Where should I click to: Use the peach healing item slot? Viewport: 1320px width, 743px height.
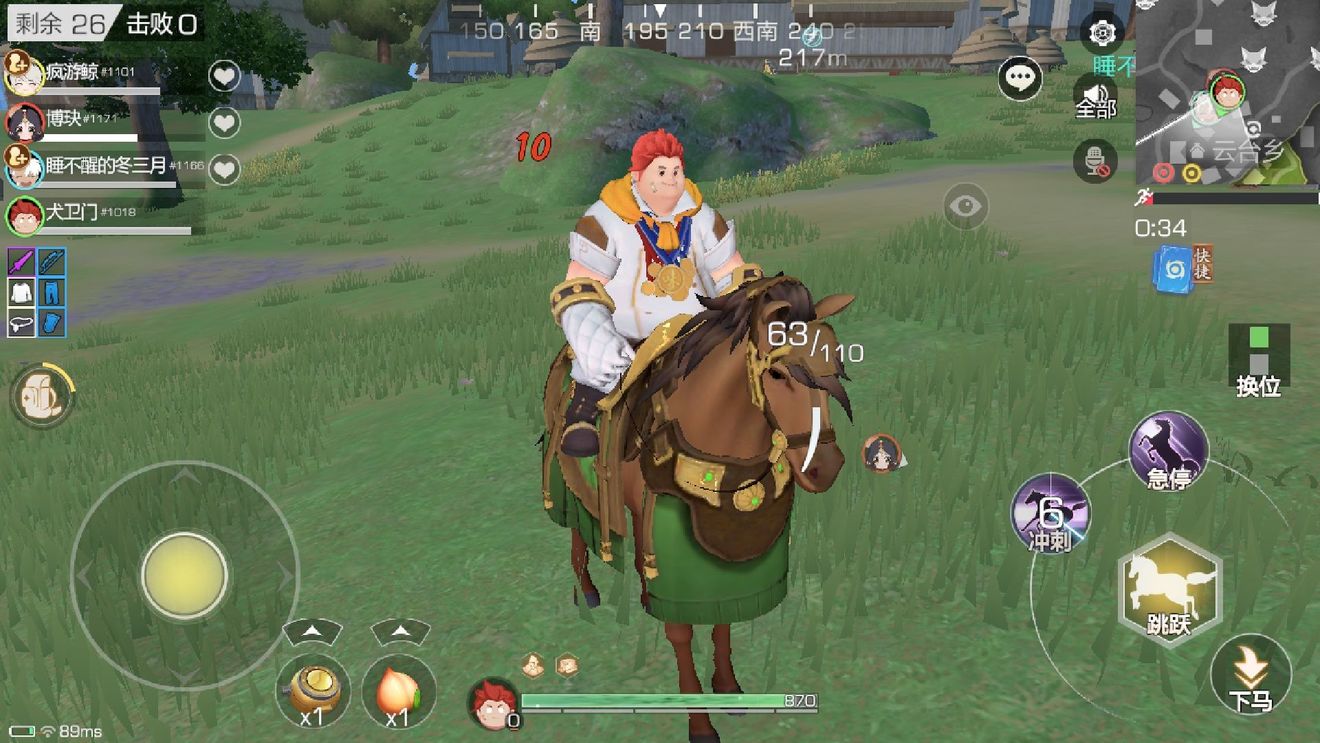[x=398, y=690]
